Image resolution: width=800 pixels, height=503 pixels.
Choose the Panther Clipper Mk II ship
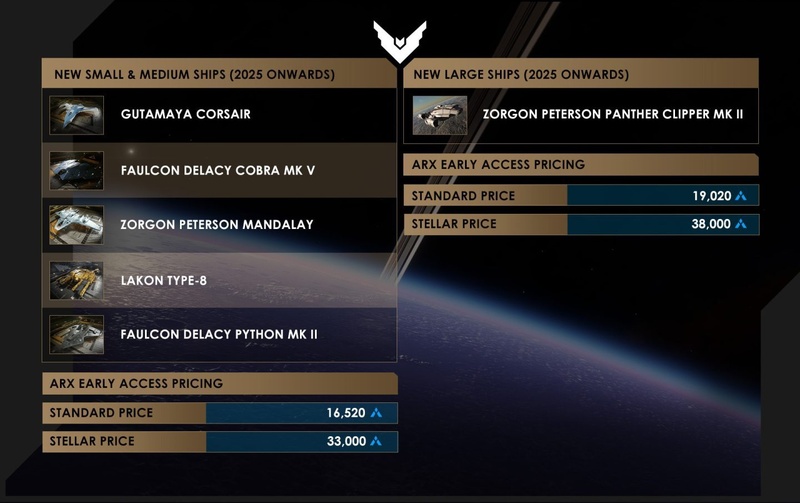[x=580, y=115]
